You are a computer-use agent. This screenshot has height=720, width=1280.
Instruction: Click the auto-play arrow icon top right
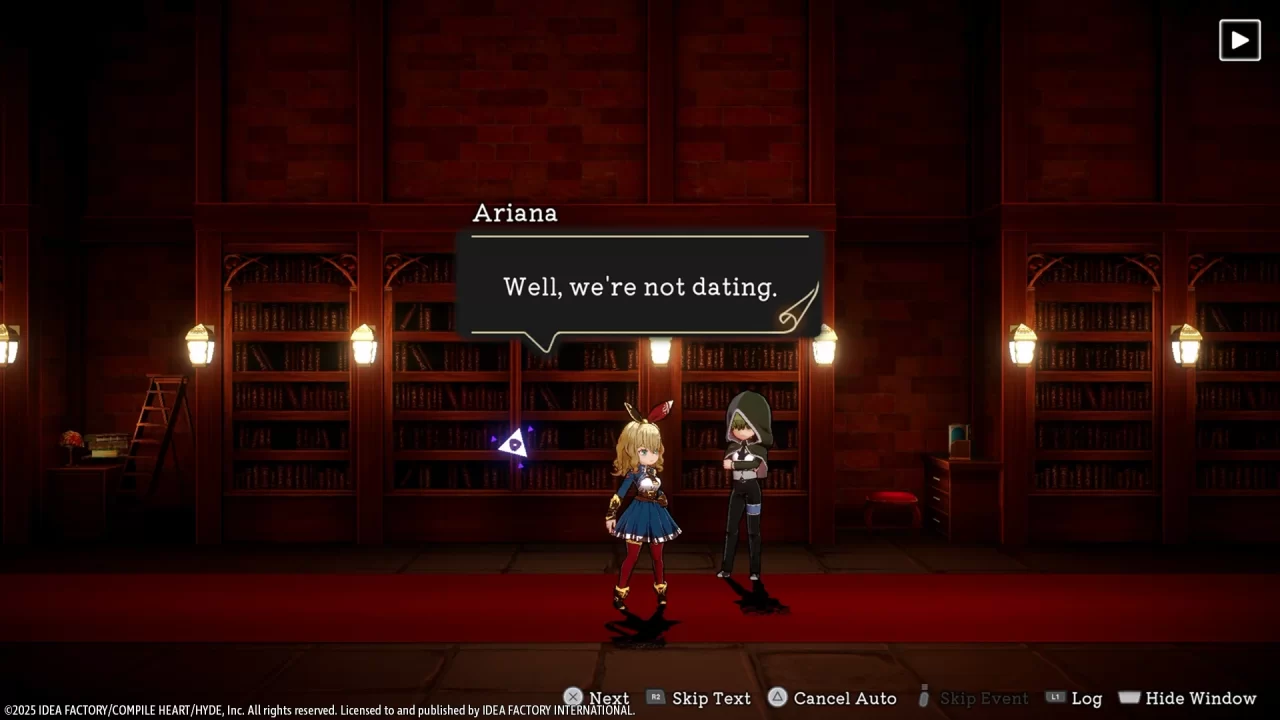(x=1239, y=40)
